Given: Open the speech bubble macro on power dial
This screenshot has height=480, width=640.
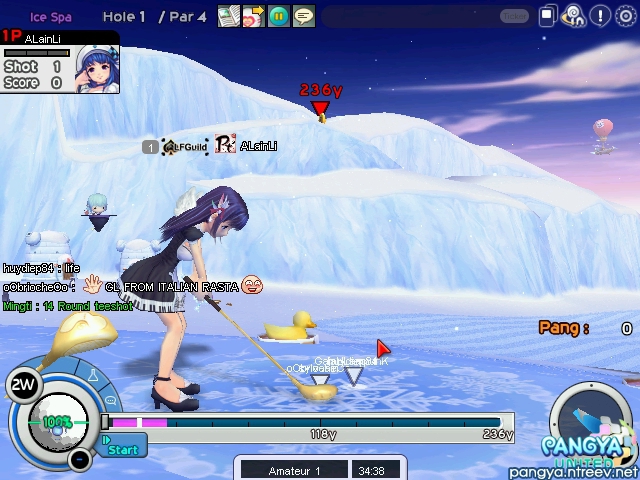Looking at the screenshot, I should [110, 402].
